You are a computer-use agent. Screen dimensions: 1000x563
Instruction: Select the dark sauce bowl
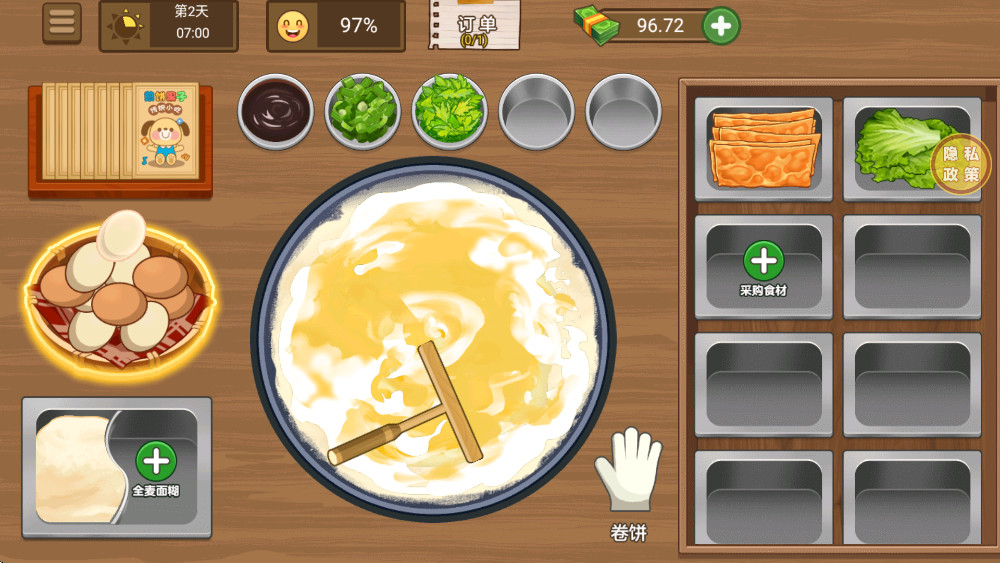(x=276, y=110)
